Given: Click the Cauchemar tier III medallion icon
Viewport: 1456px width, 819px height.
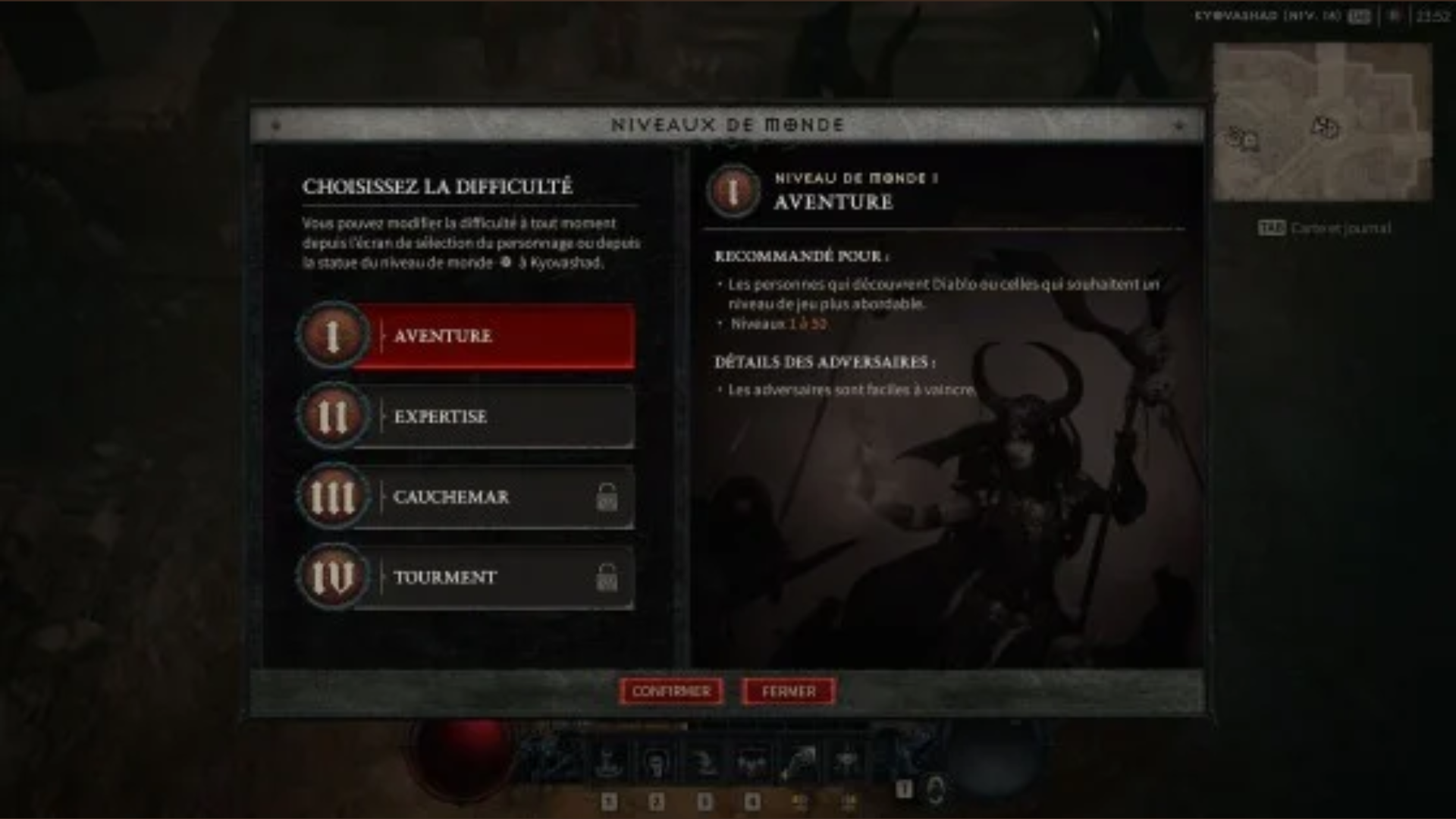Looking at the screenshot, I should (332, 497).
